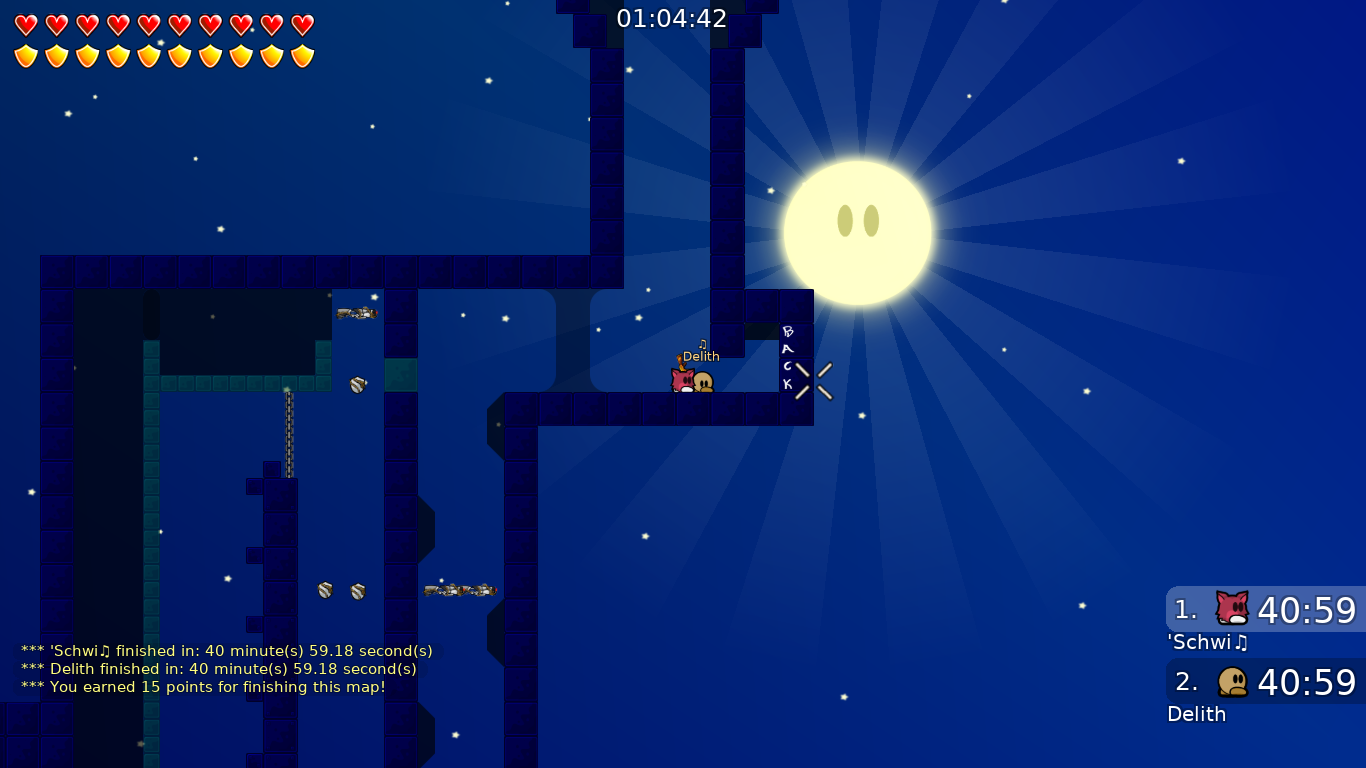This screenshot has width=1366, height=768.
Task: Select the fox avatar on the rank 1 entry
Action: tap(1230, 608)
